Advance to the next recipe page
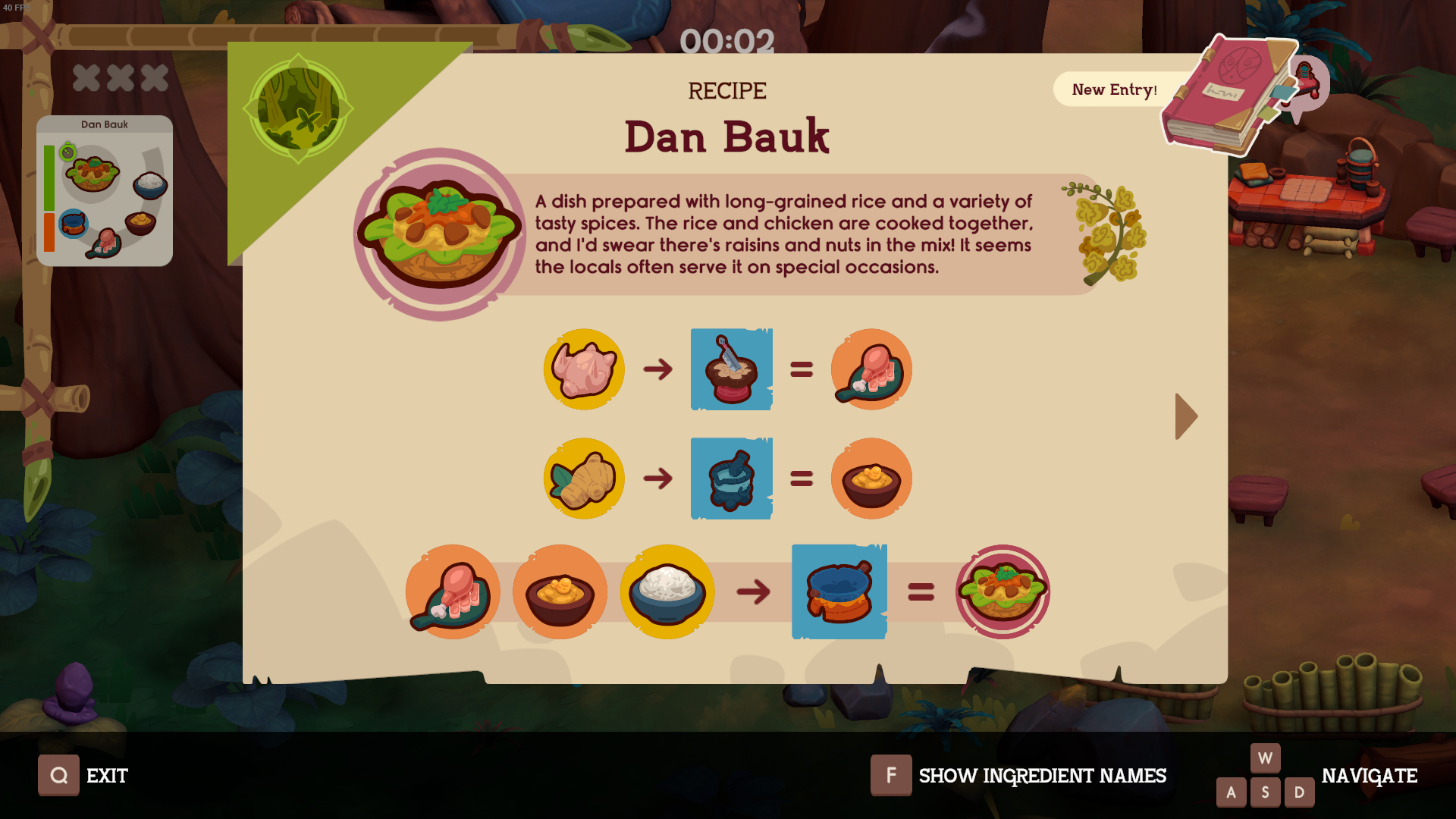Viewport: 1456px width, 819px height. (x=1185, y=416)
